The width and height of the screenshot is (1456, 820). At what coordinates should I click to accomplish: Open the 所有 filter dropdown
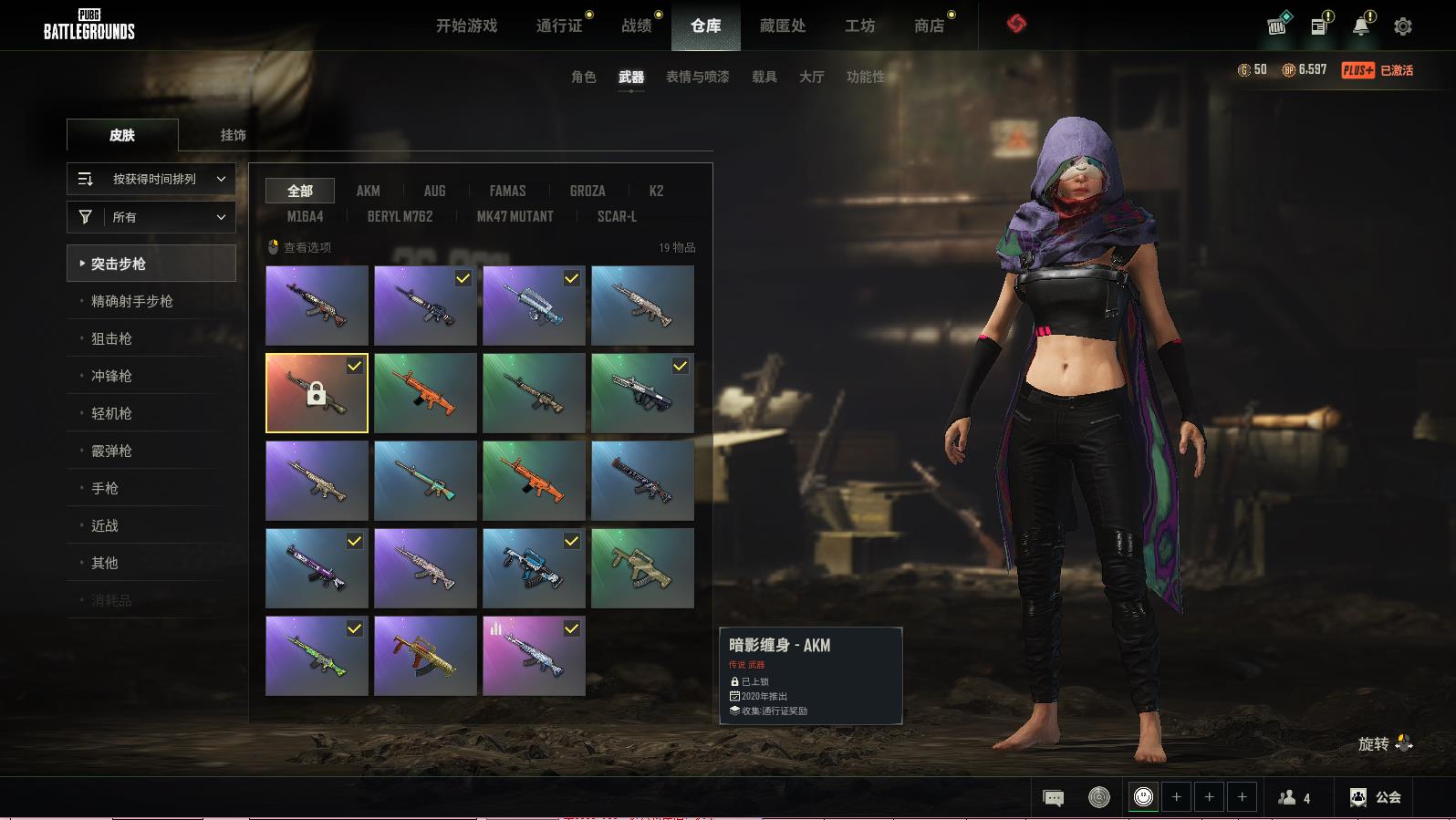151,217
